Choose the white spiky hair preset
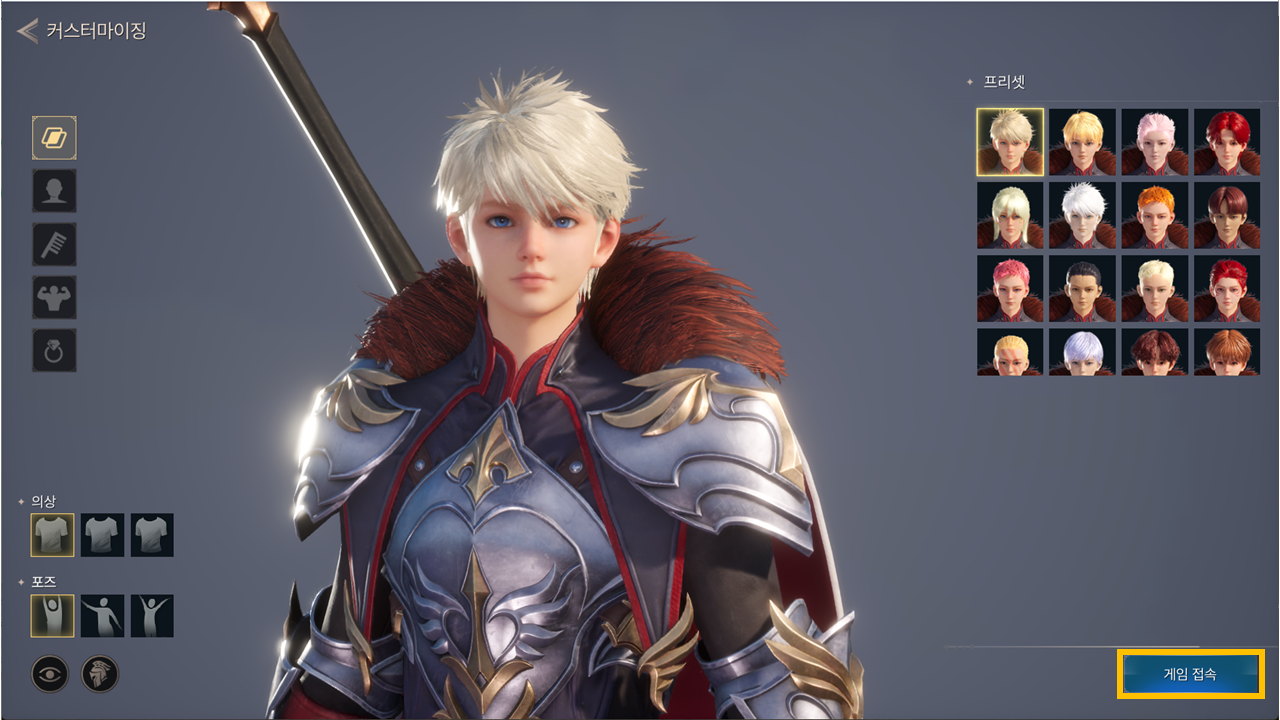Screen dimensions: 1280x720 click(1082, 215)
